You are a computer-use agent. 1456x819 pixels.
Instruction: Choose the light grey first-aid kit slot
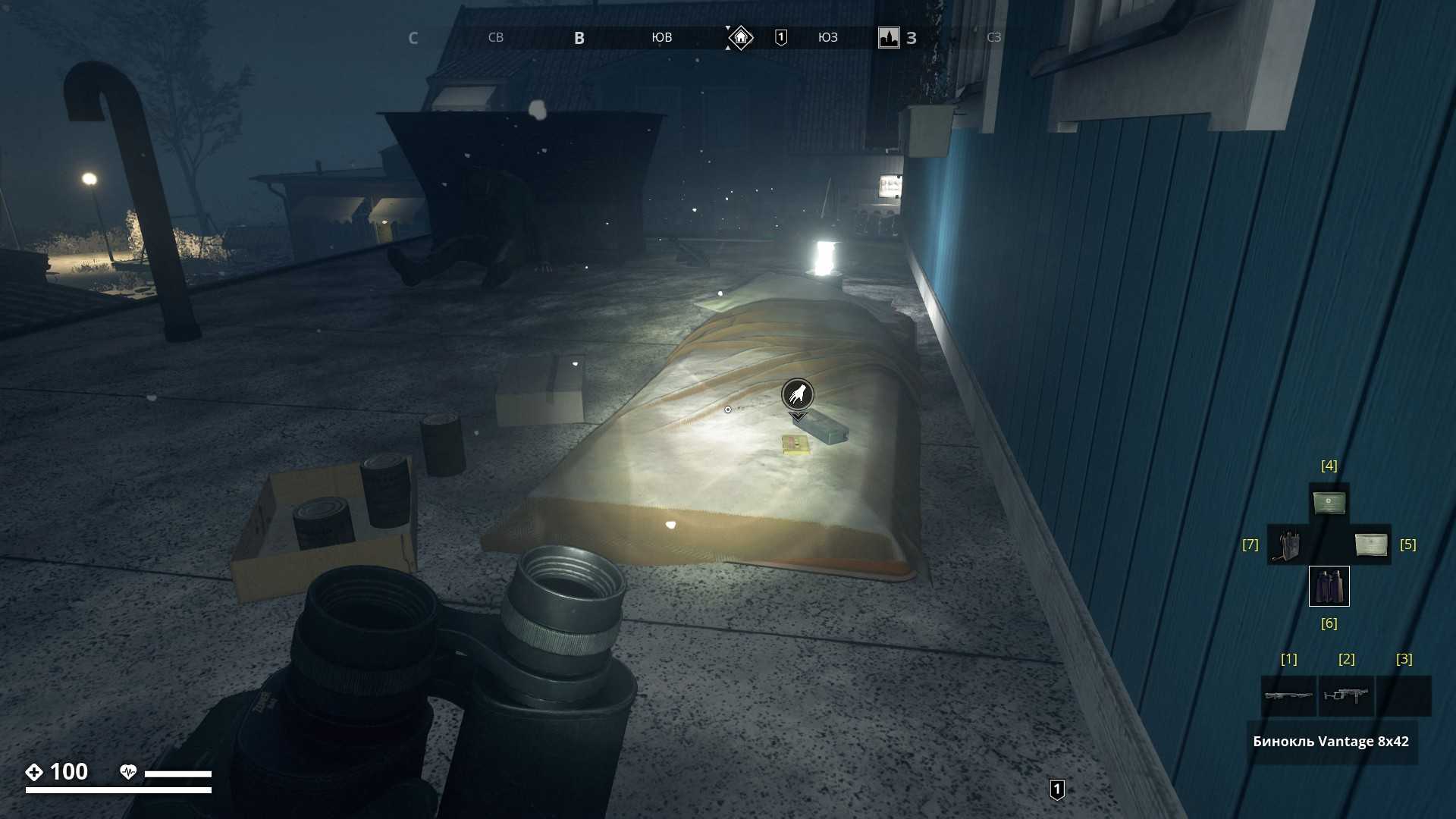(x=1371, y=544)
